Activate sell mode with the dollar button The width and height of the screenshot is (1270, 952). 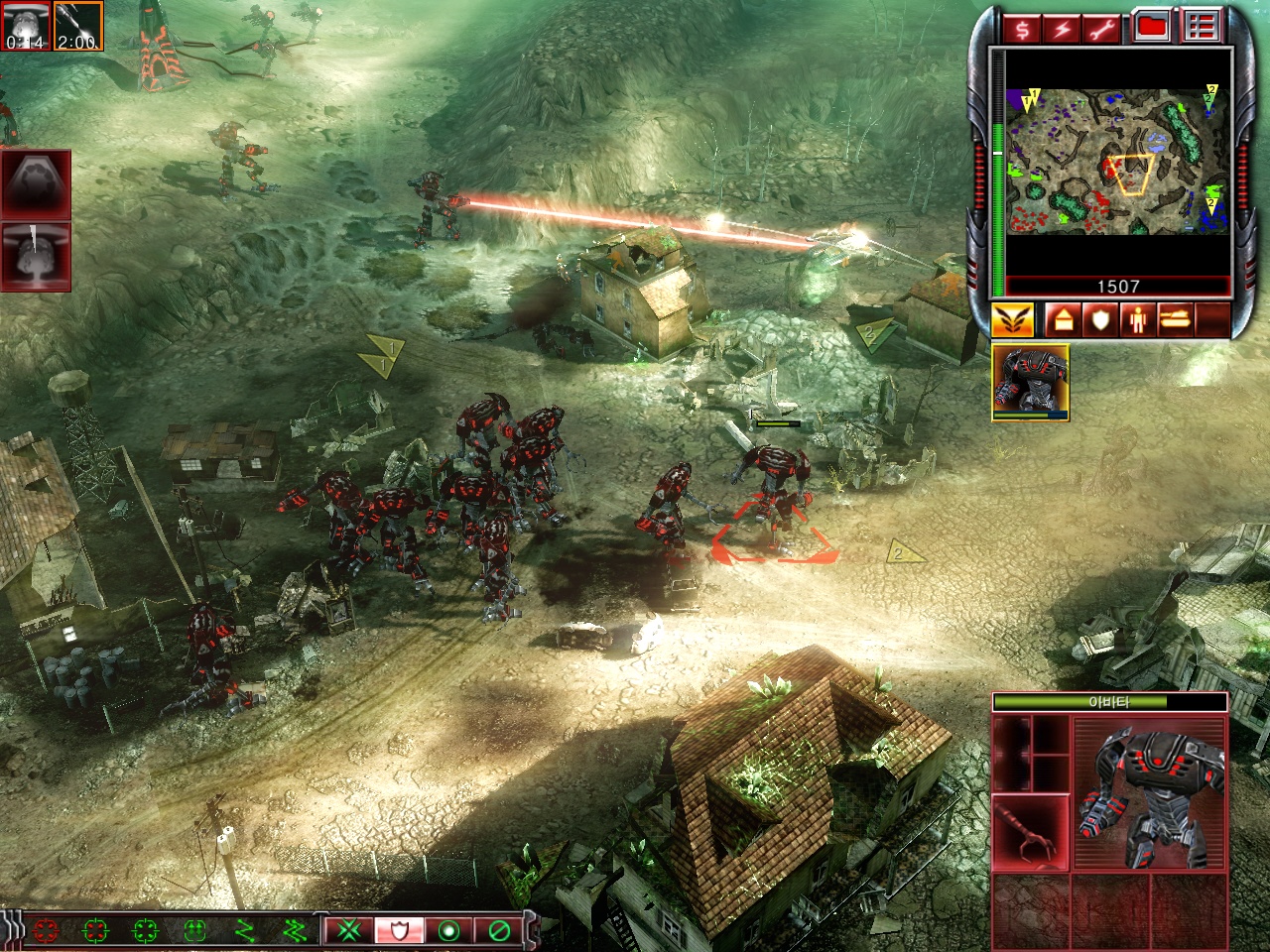point(1022,28)
